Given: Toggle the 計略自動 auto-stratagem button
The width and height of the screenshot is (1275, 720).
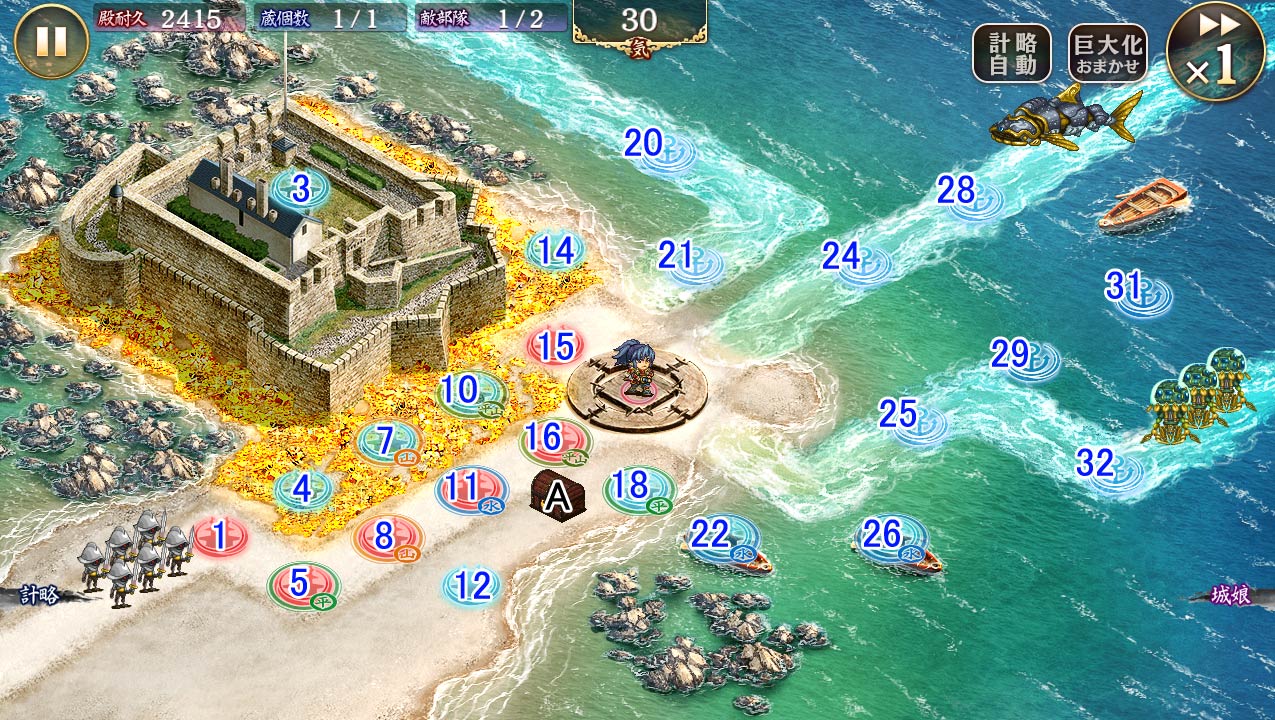Looking at the screenshot, I should pos(1011,53).
